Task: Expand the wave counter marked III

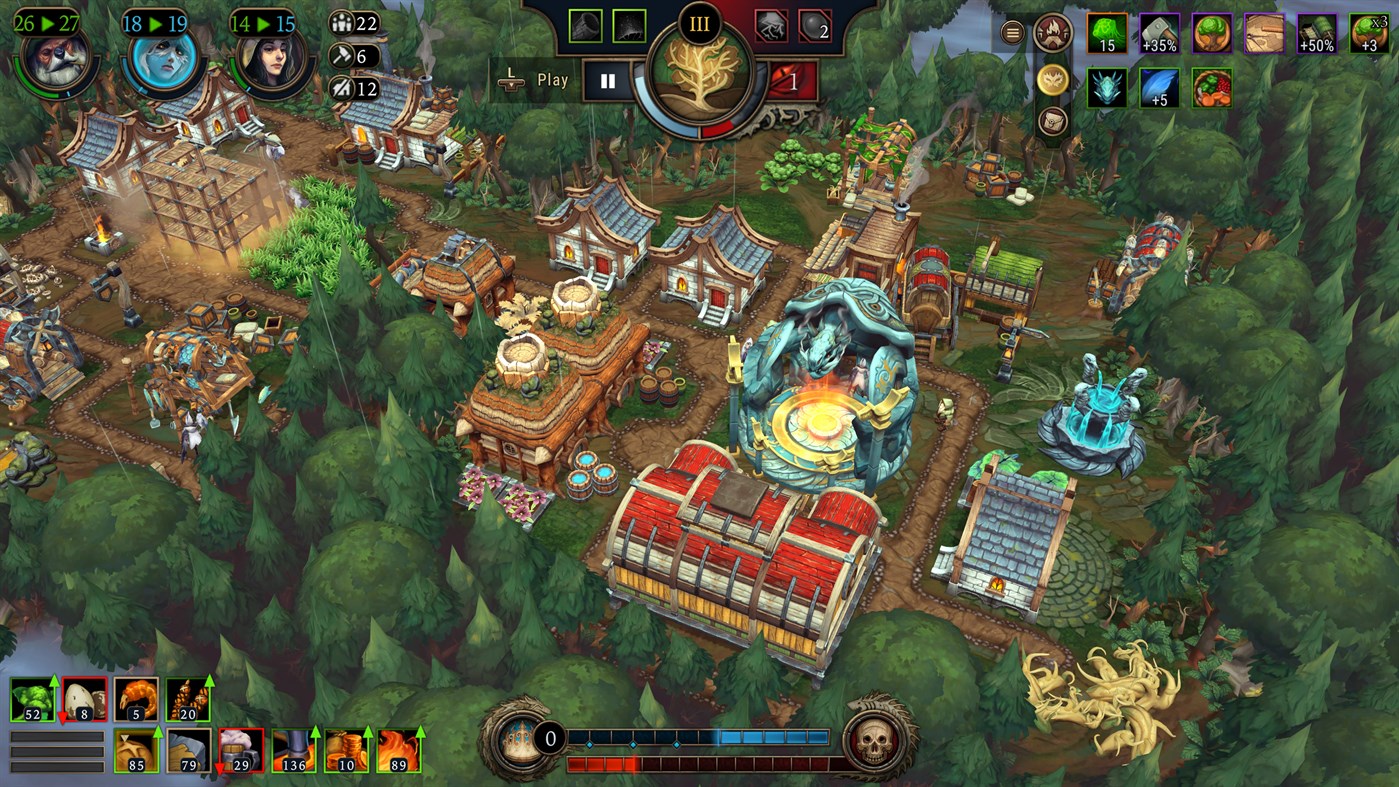Action: point(700,24)
